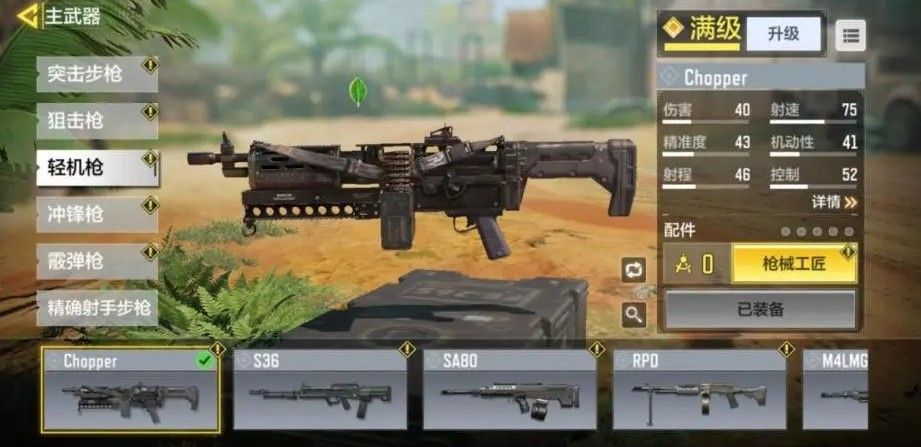Open the 枪械工匠 gunsmith
This screenshot has width=921, height=447.
[x=794, y=264]
